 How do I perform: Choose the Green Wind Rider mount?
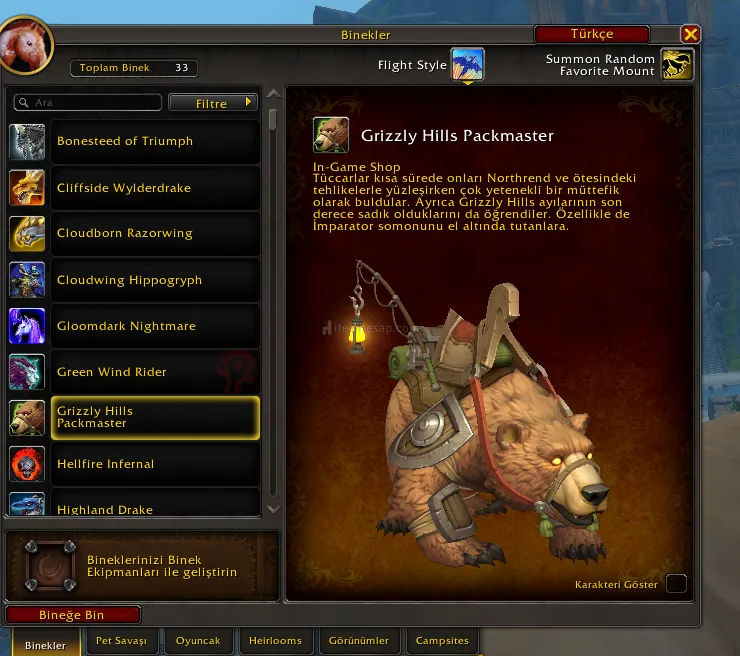(134, 372)
